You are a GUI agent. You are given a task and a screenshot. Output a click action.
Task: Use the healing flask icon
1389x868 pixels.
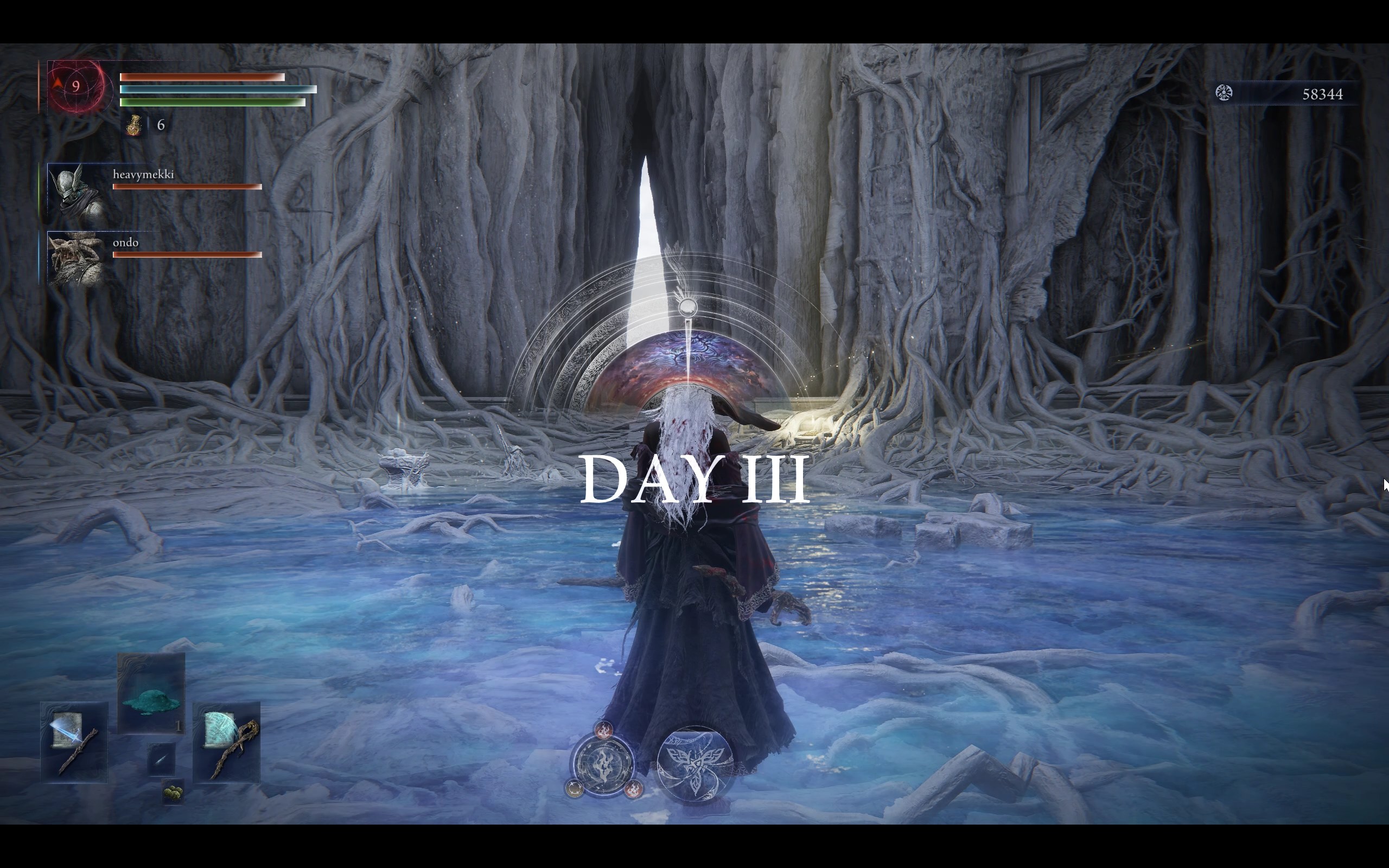click(x=135, y=125)
